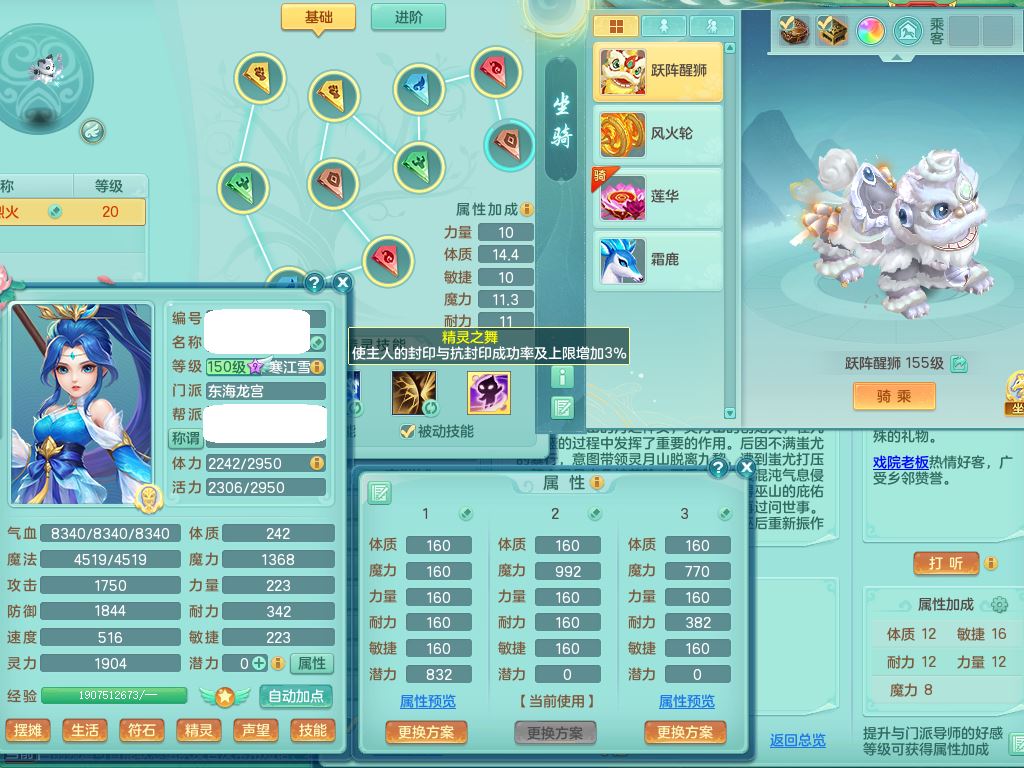This screenshot has width=1024, height=768.
Task: Open the 生活 menu button
Action: click(85, 730)
